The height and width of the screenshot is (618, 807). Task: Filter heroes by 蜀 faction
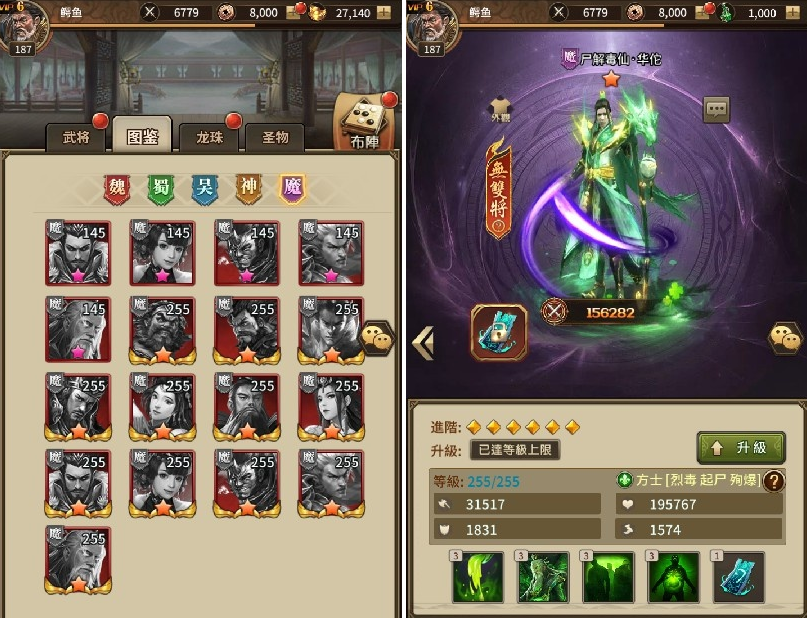coord(161,189)
